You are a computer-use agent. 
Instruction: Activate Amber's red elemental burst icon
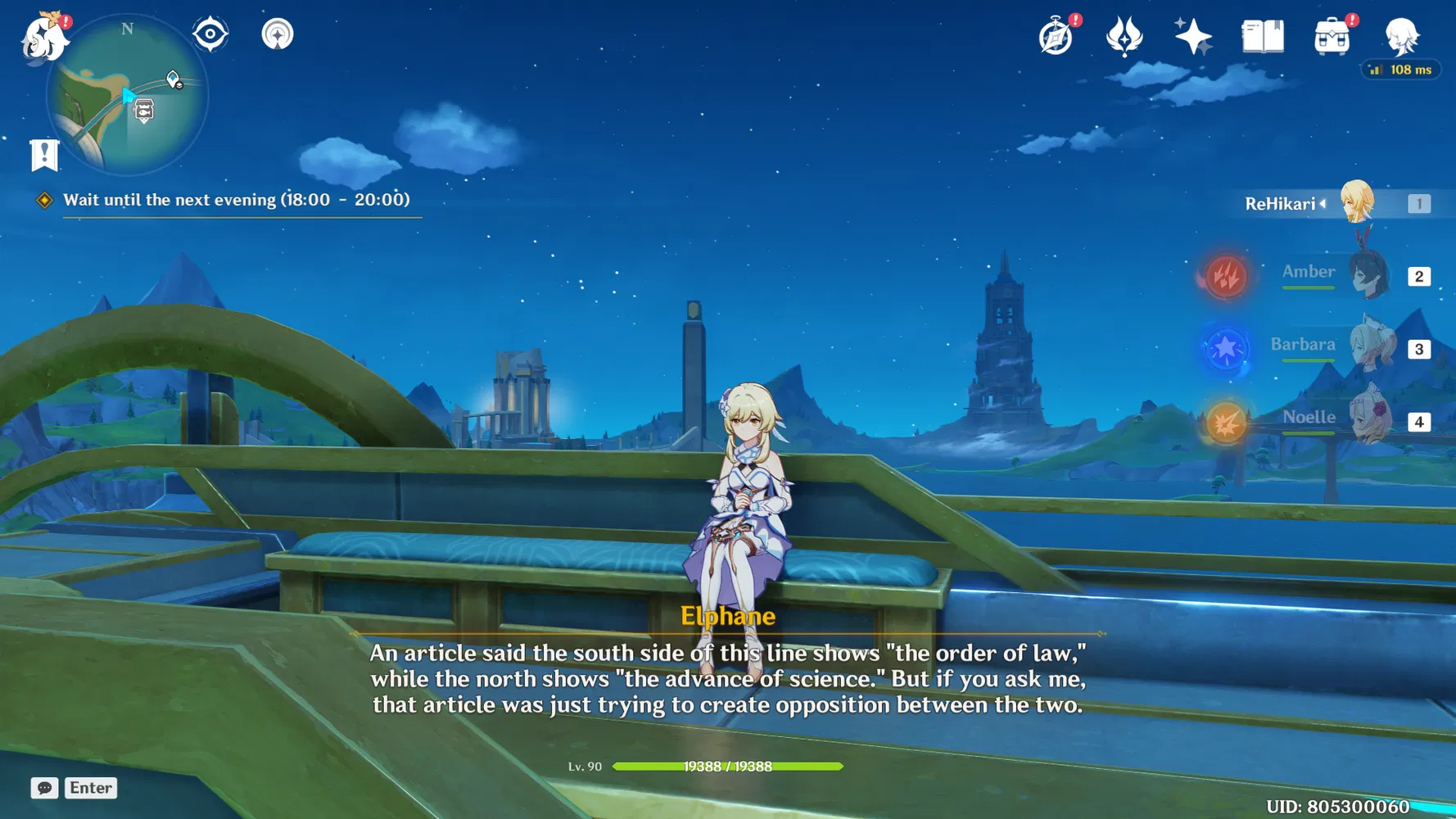pos(1225,275)
